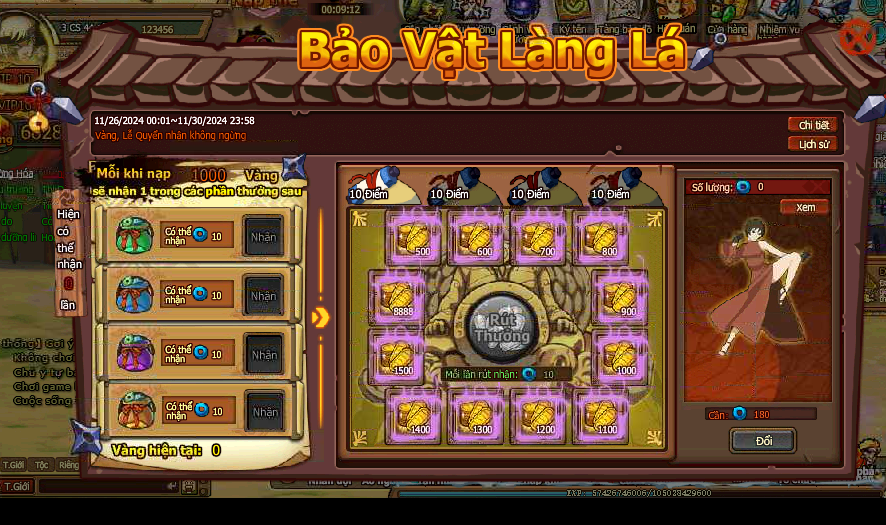Show the Lịch sử history
Image resolution: width=886 pixels, height=525 pixels.
pos(813,144)
